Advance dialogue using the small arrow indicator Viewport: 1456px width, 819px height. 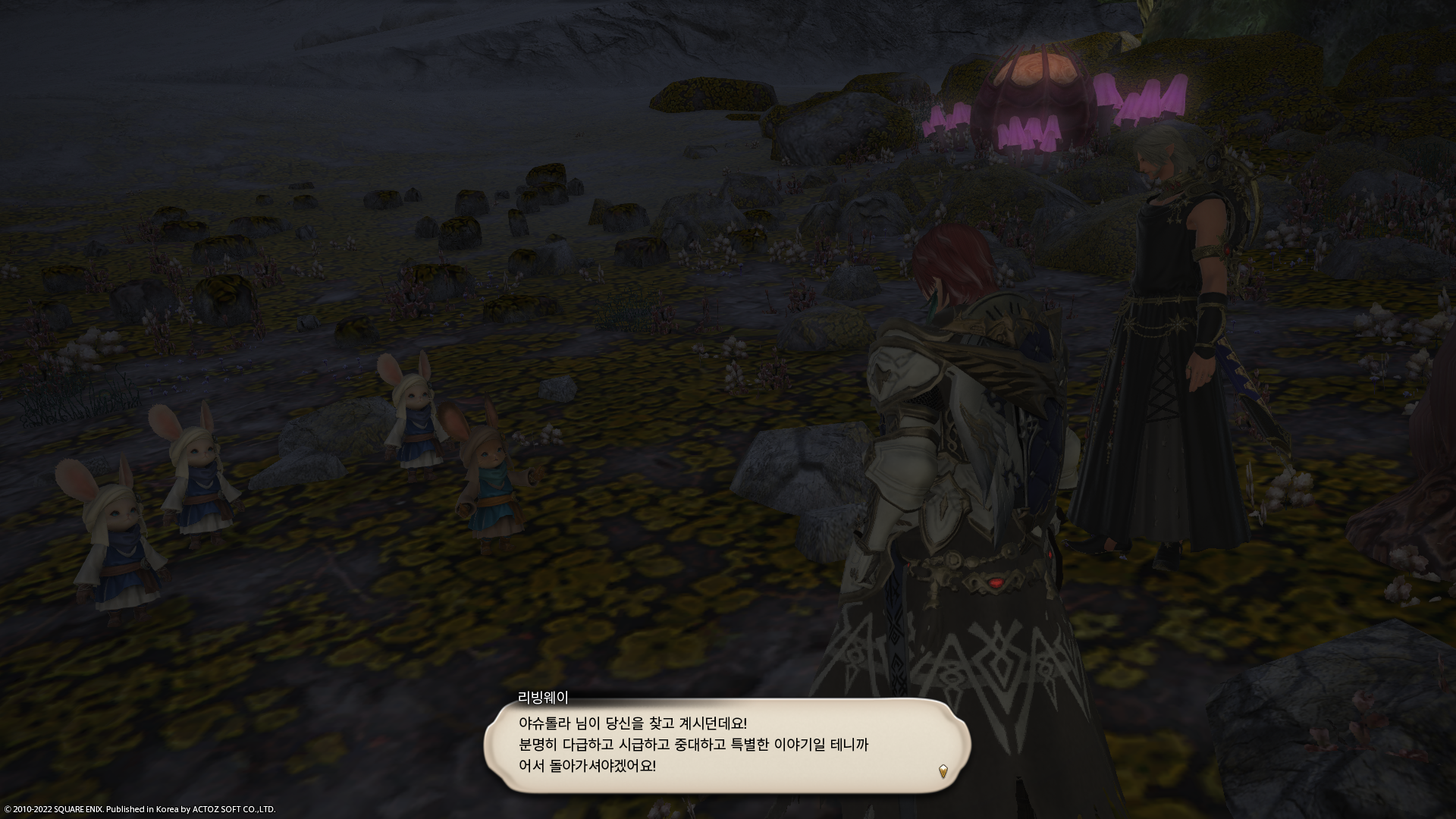[x=943, y=772]
